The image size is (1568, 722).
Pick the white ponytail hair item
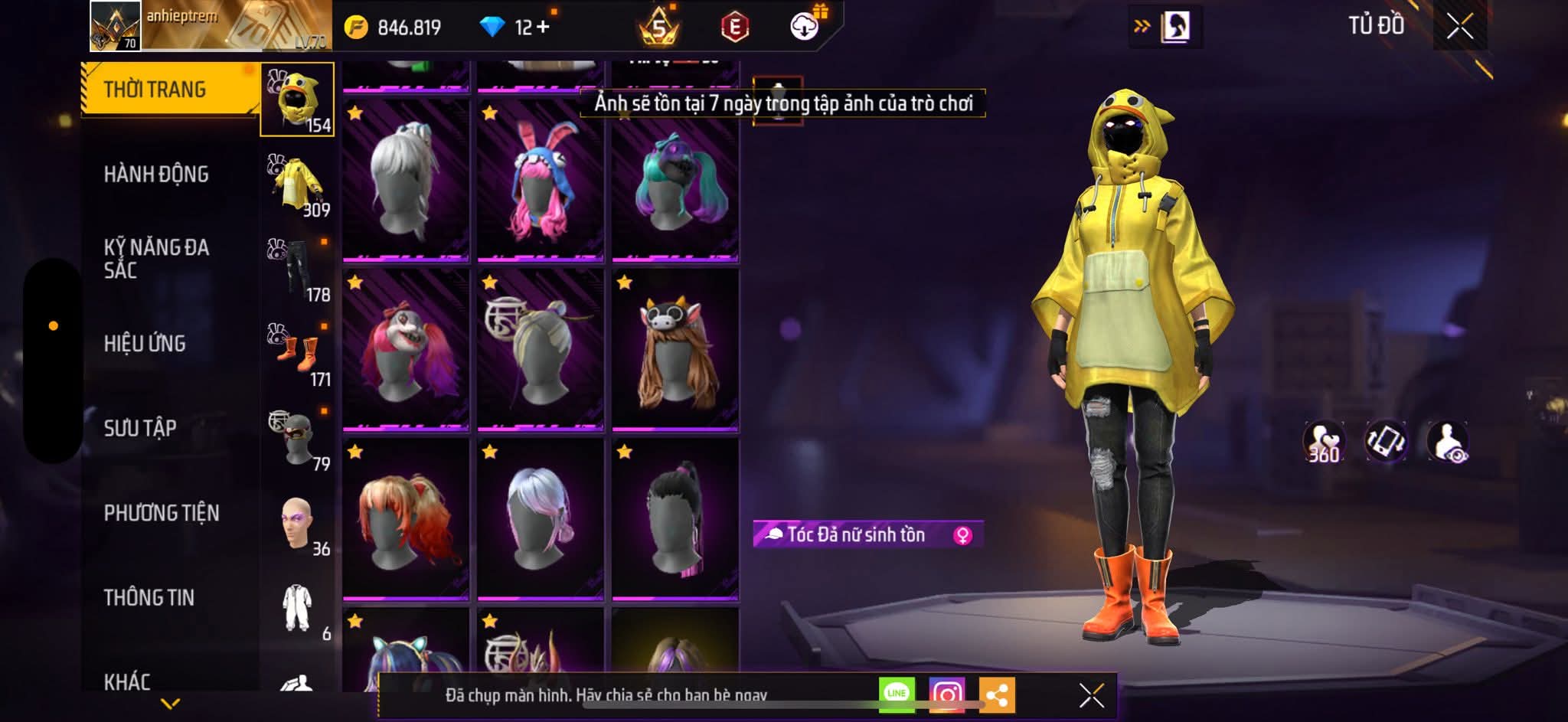pyautogui.click(x=406, y=181)
